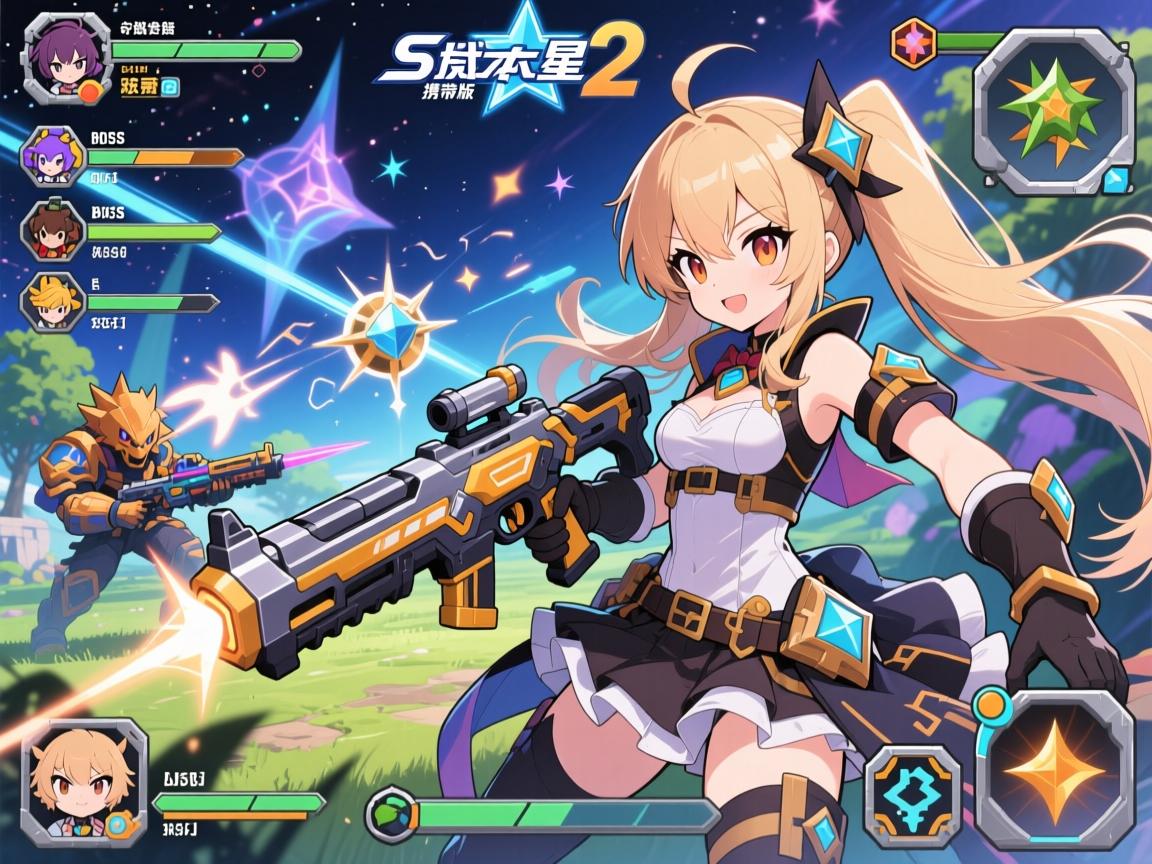Click the pink star hexagon badge
Image resolution: width=1152 pixels, height=864 pixels.
coord(913,44)
